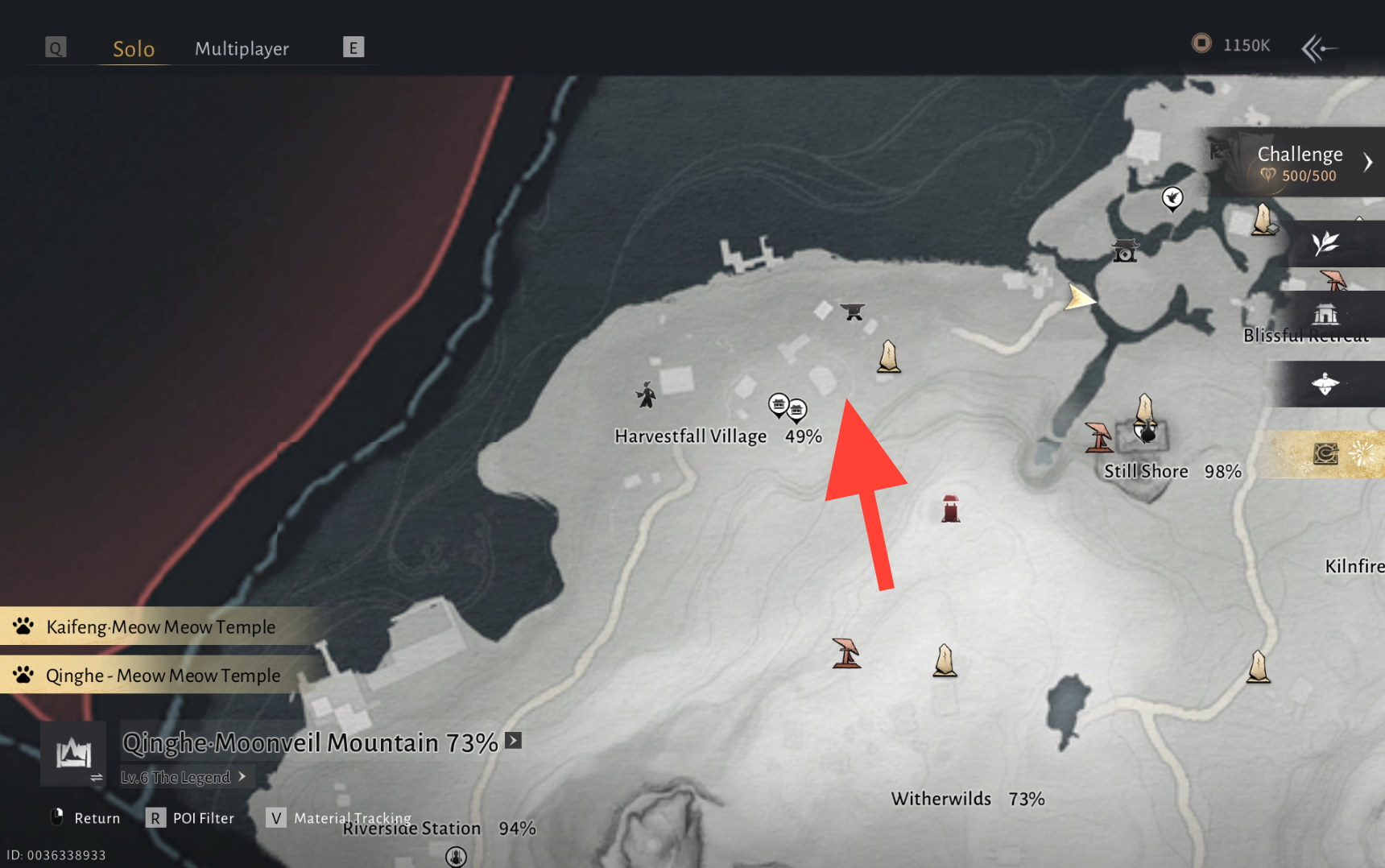Switch to the Multiplayer tab
This screenshot has width=1385, height=868.
pos(242,48)
